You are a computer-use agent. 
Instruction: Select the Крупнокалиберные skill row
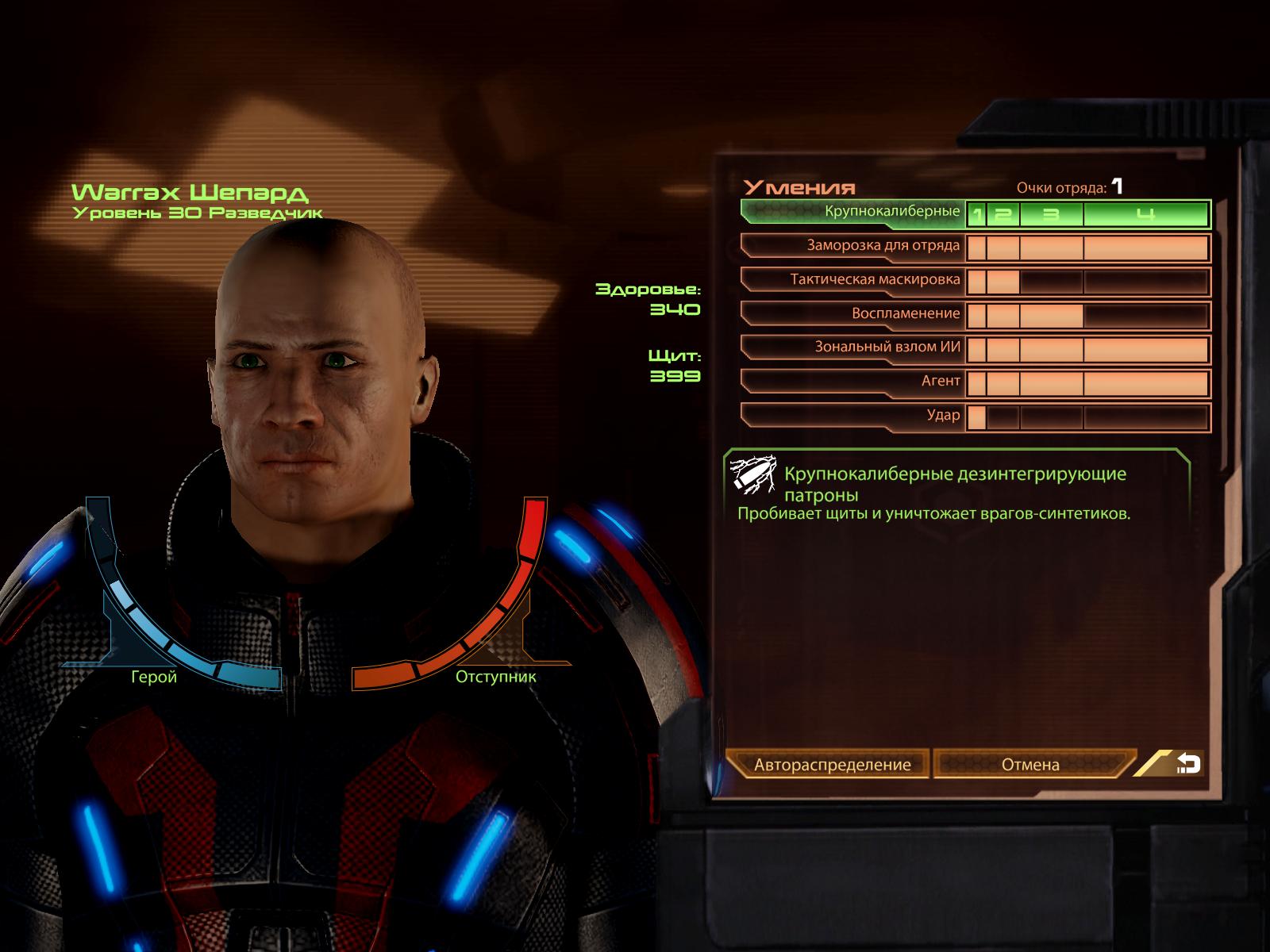click(853, 212)
